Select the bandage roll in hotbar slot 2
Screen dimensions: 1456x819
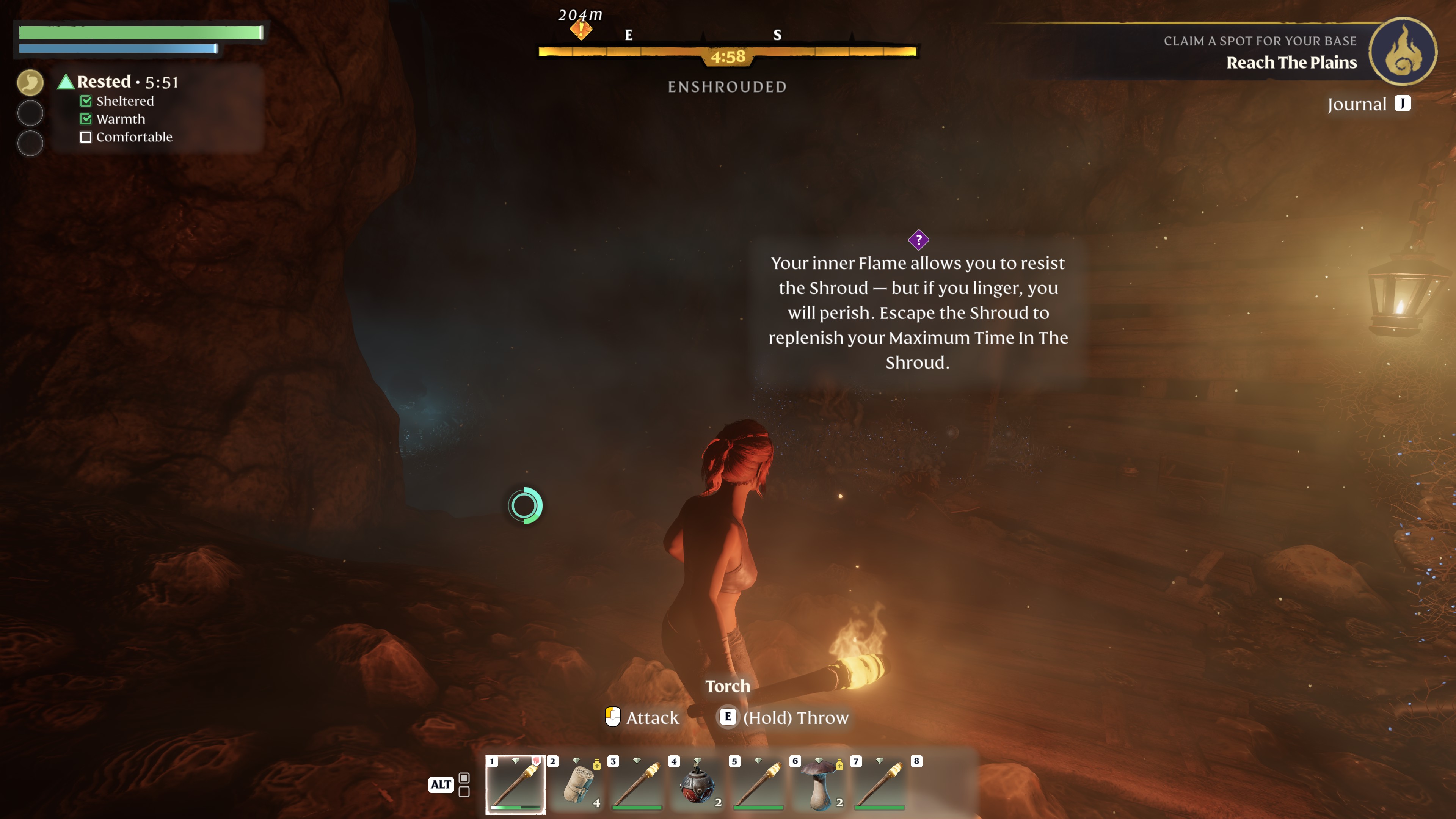click(577, 784)
